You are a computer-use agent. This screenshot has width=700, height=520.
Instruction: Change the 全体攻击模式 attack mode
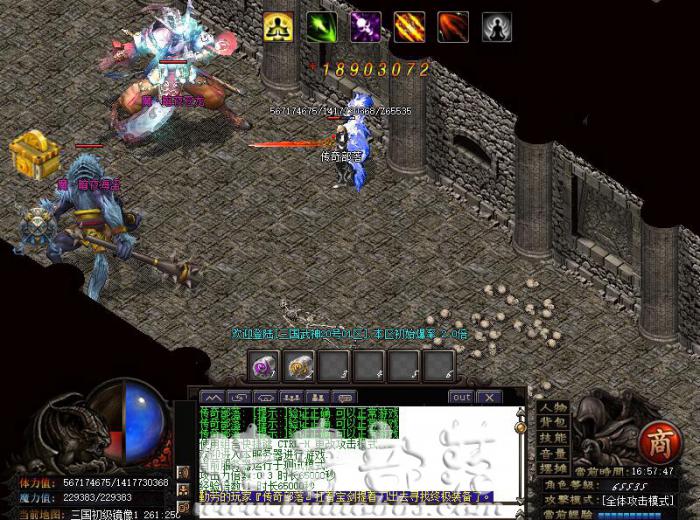(650, 498)
